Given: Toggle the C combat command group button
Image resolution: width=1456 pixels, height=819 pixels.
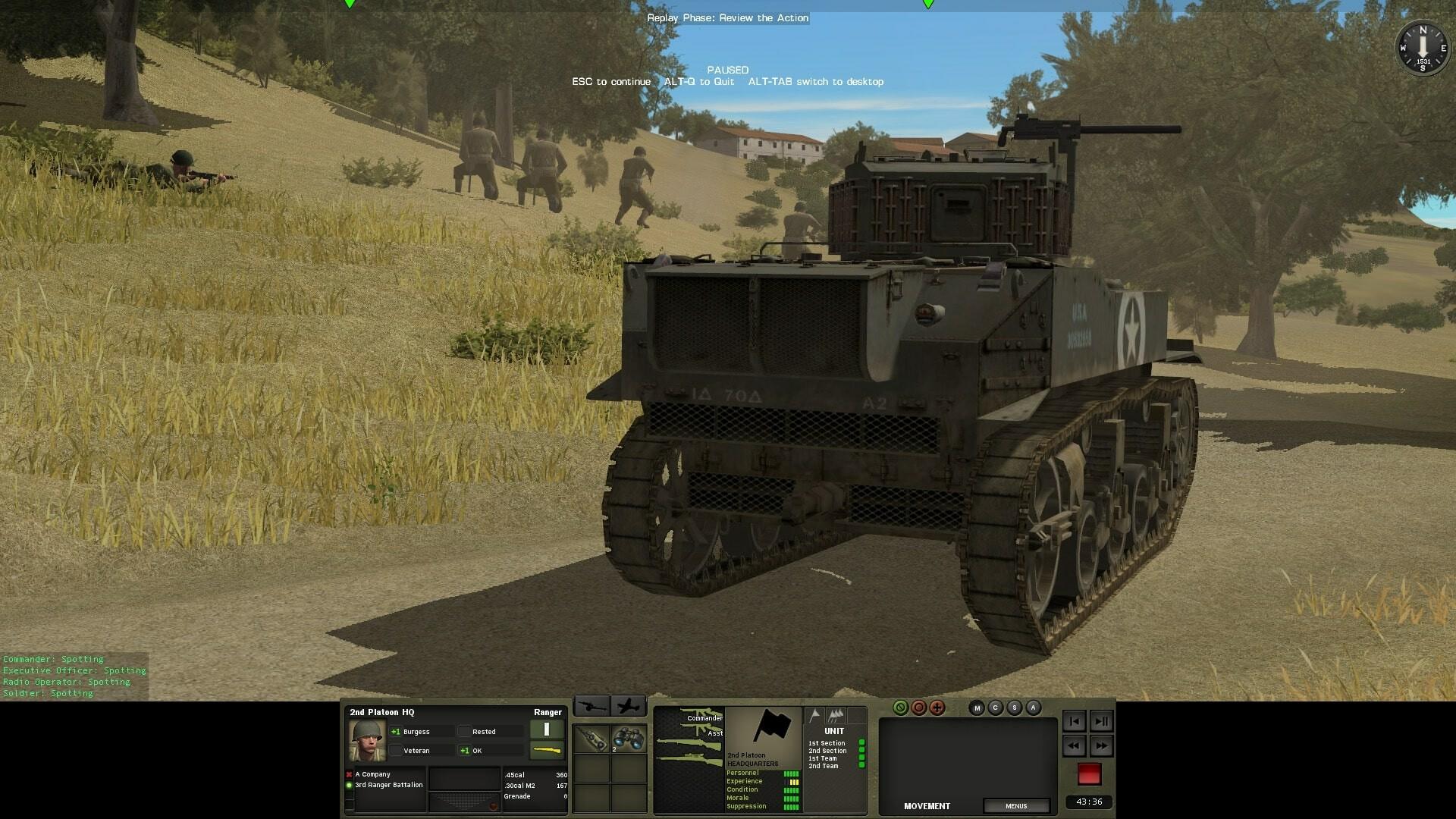Looking at the screenshot, I should [x=996, y=708].
